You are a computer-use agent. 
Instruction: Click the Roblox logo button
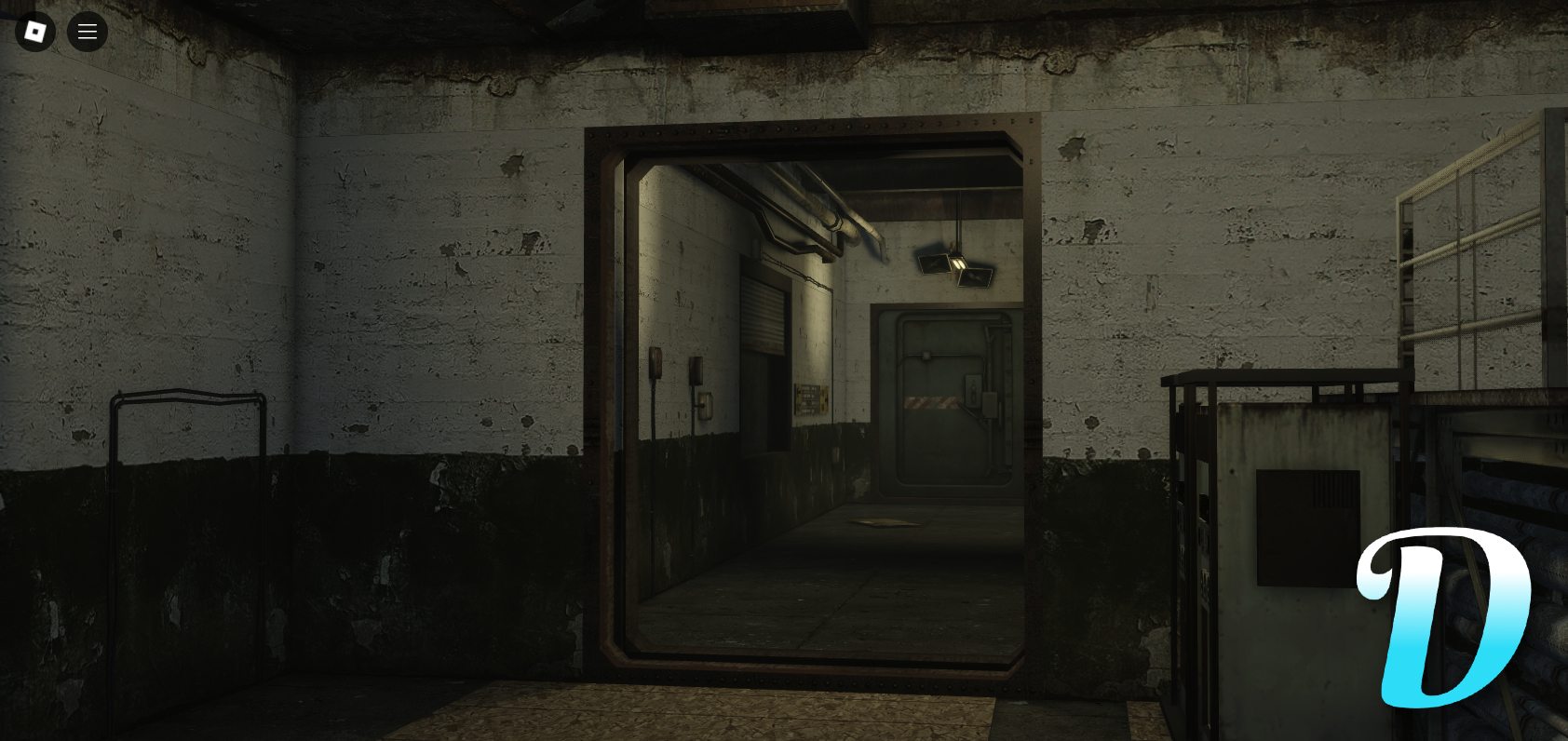click(35, 31)
